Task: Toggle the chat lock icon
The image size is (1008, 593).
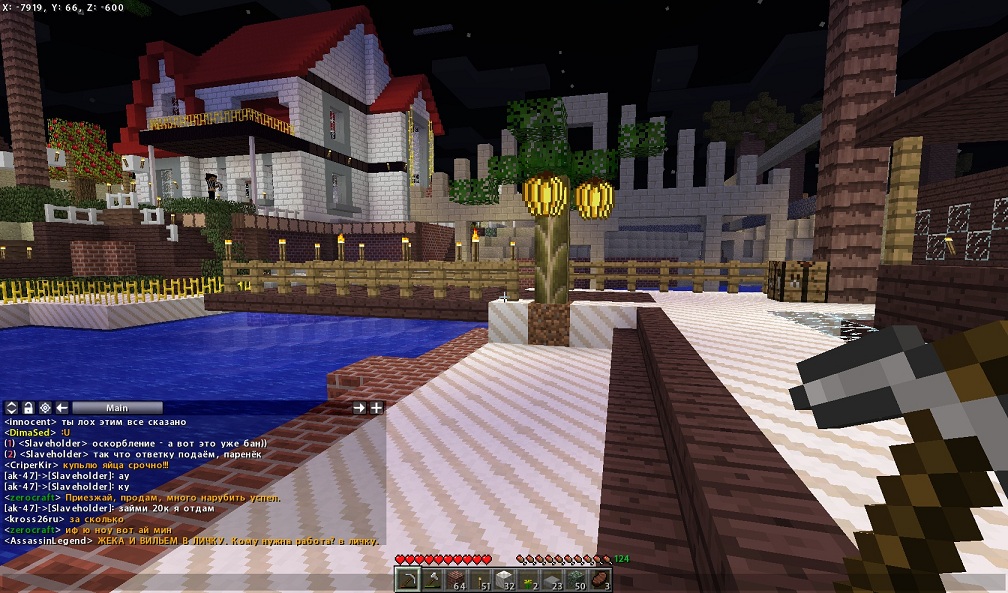Action: pyautogui.click(x=28, y=408)
